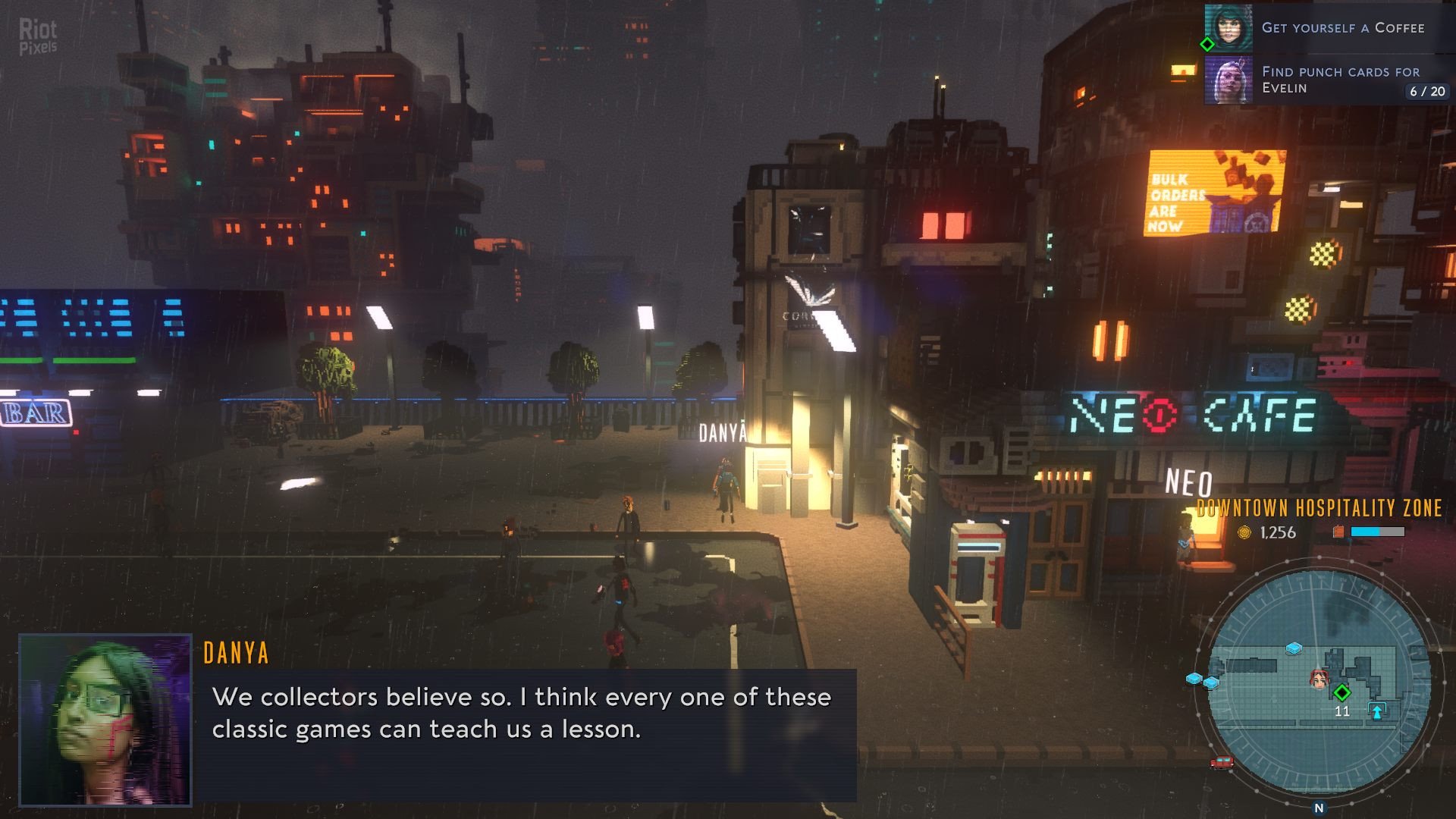Click the coffee quest character portrait

point(1228,28)
